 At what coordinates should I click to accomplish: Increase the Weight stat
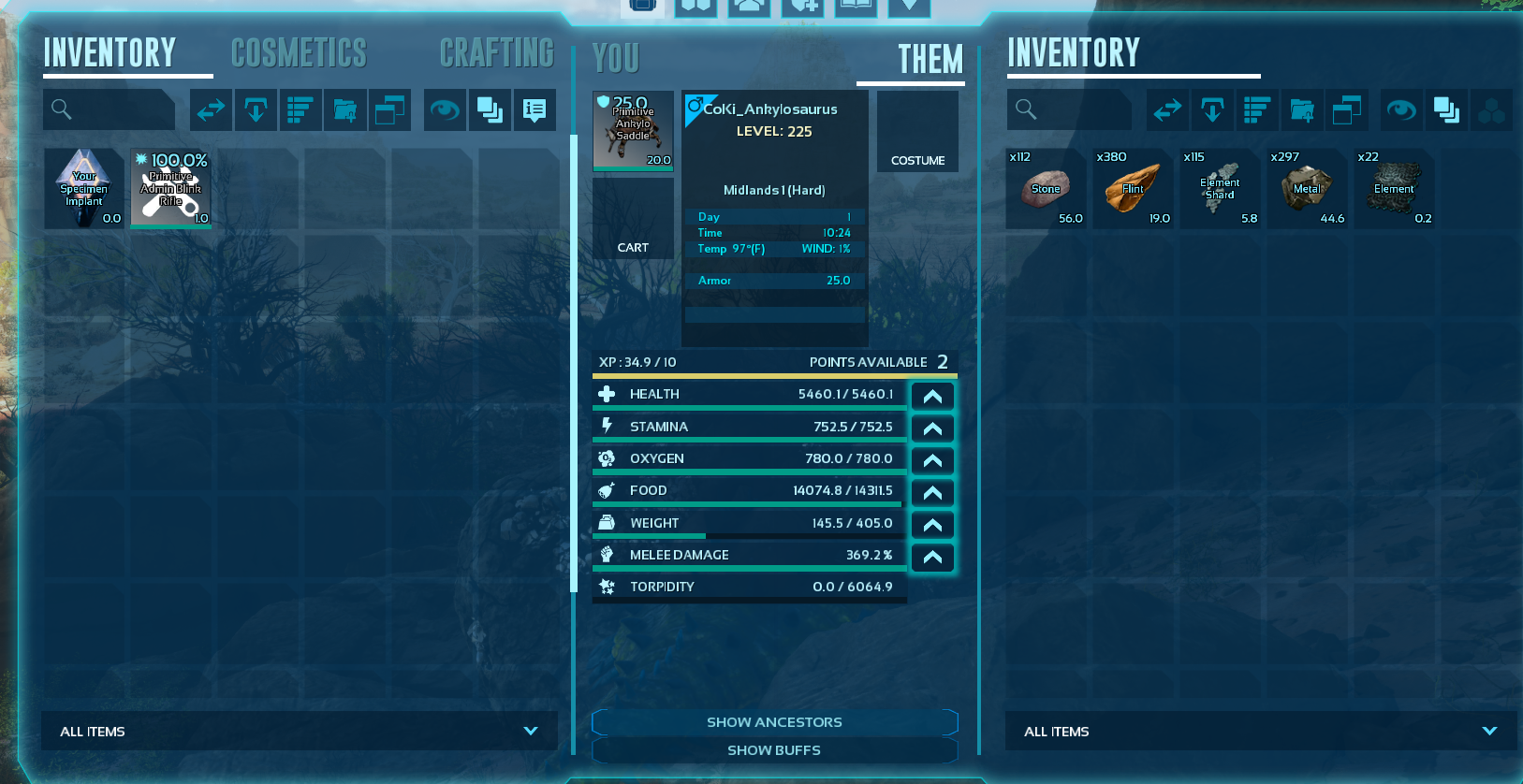click(932, 525)
